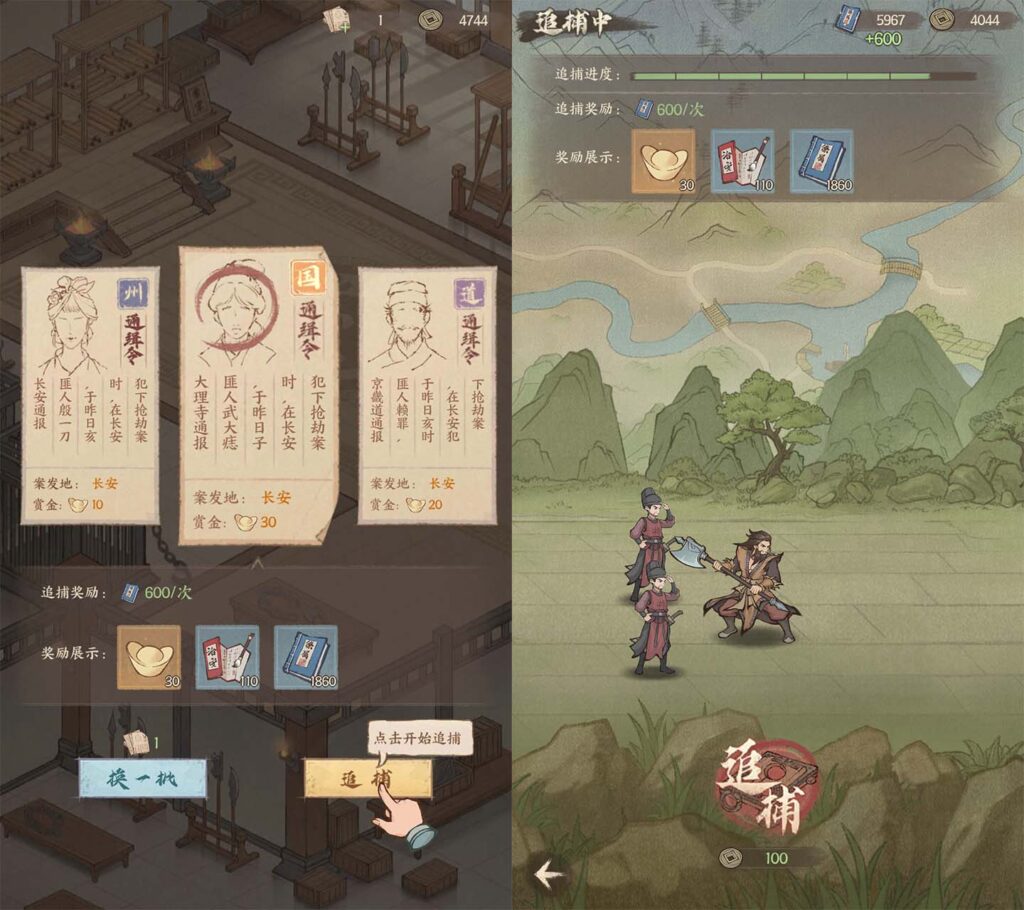Select the 州 wanted poster for 殷一刀
This screenshot has height=910, width=1024.
point(90,395)
